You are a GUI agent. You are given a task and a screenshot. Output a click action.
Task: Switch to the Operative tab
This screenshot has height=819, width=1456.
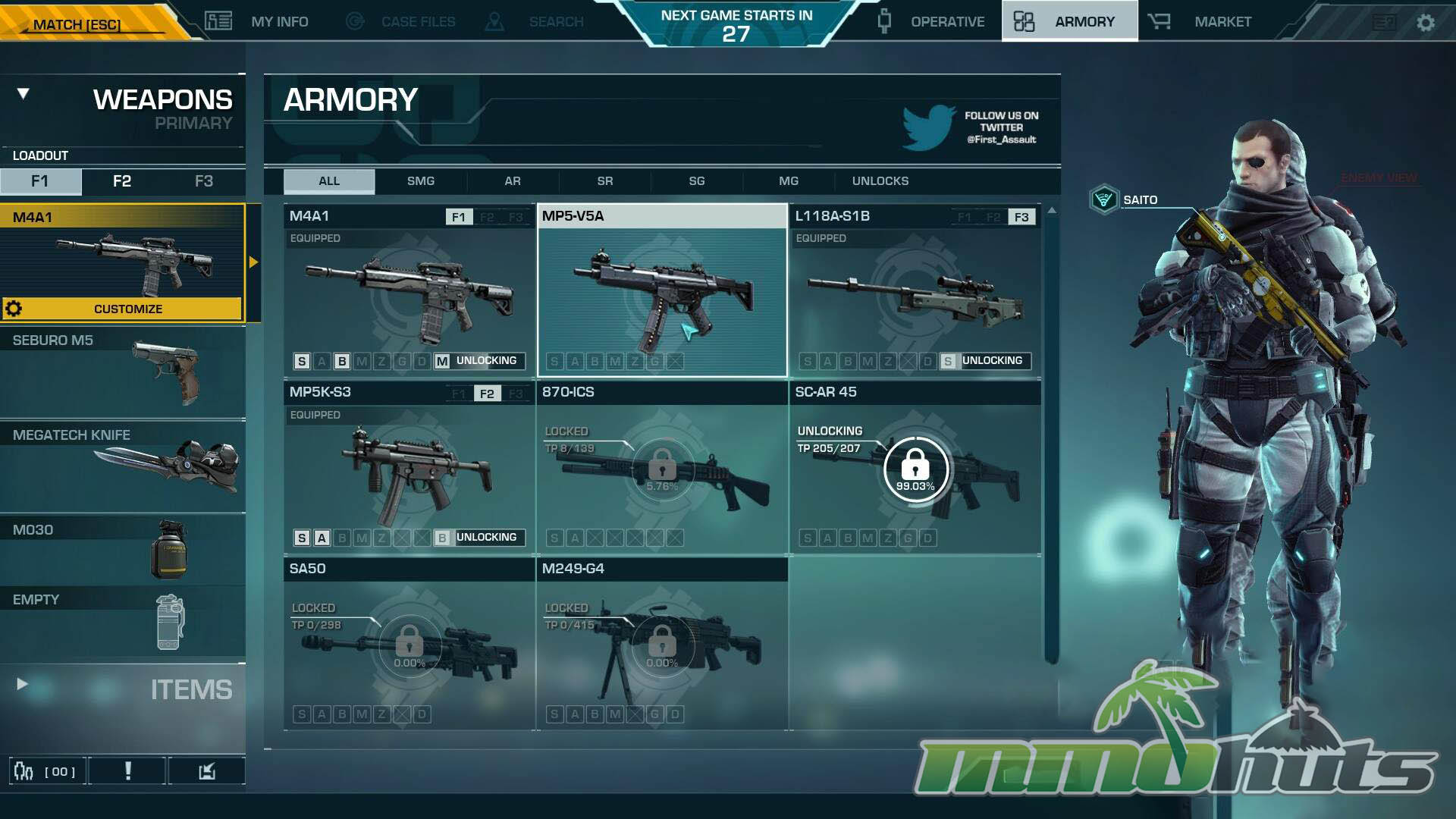932,22
